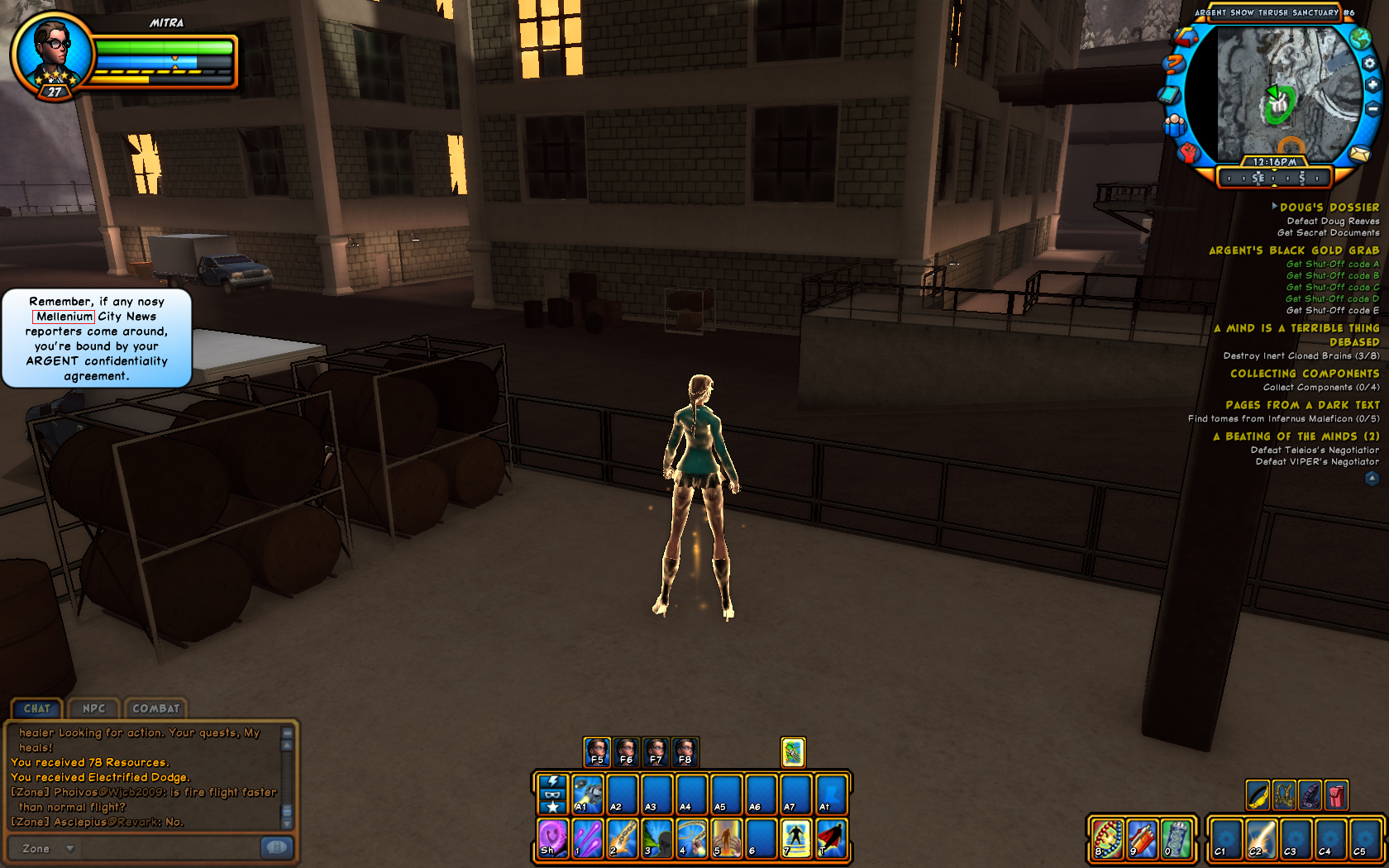Click the red fist icon
Screen dimensions: 1389x868
tap(1188, 152)
